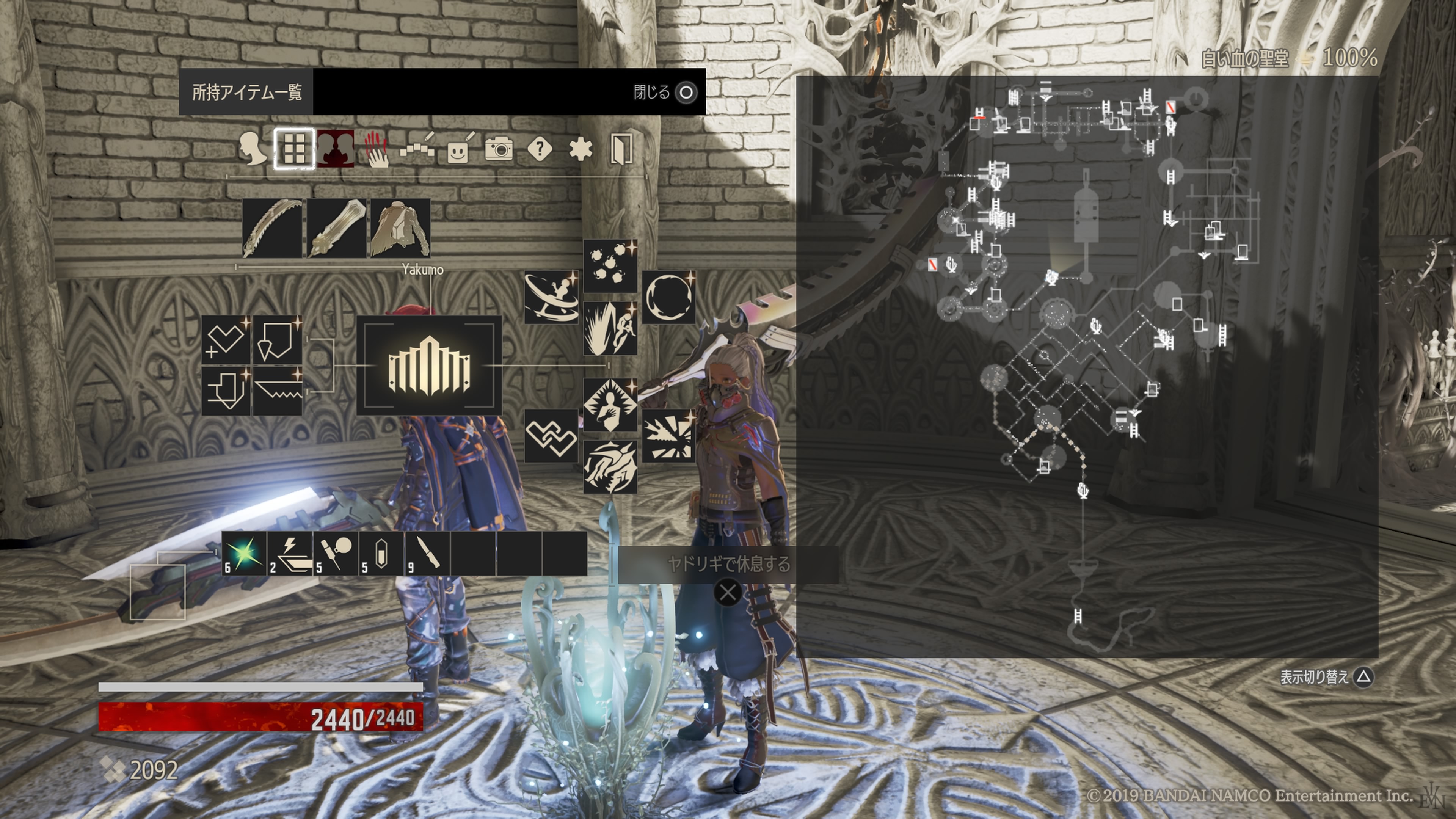Image resolution: width=1456 pixels, height=819 pixels.
Task: Open the camera photo mode tab
Action: [499, 149]
